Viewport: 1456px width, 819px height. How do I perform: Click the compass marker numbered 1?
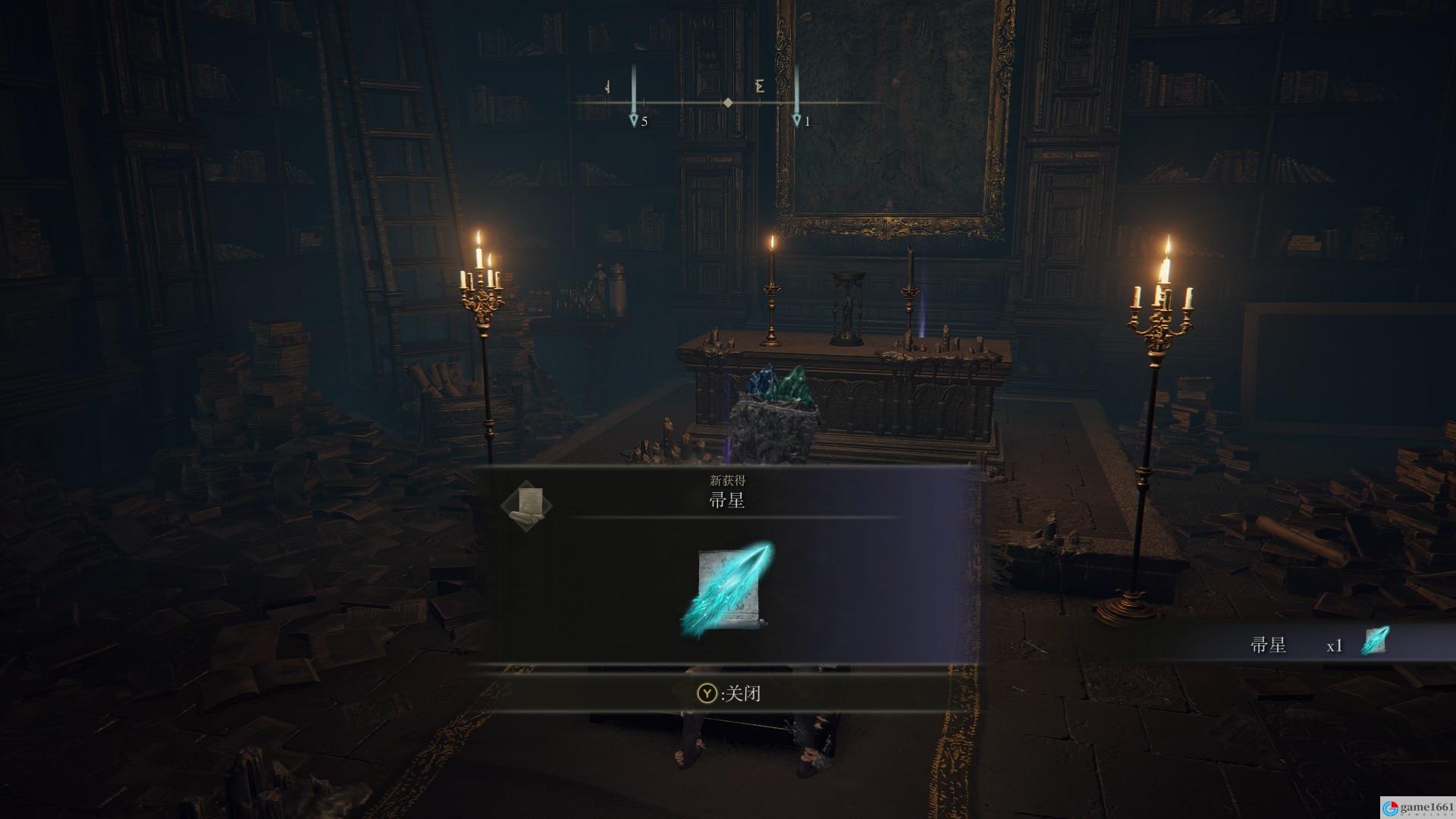point(796,121)
